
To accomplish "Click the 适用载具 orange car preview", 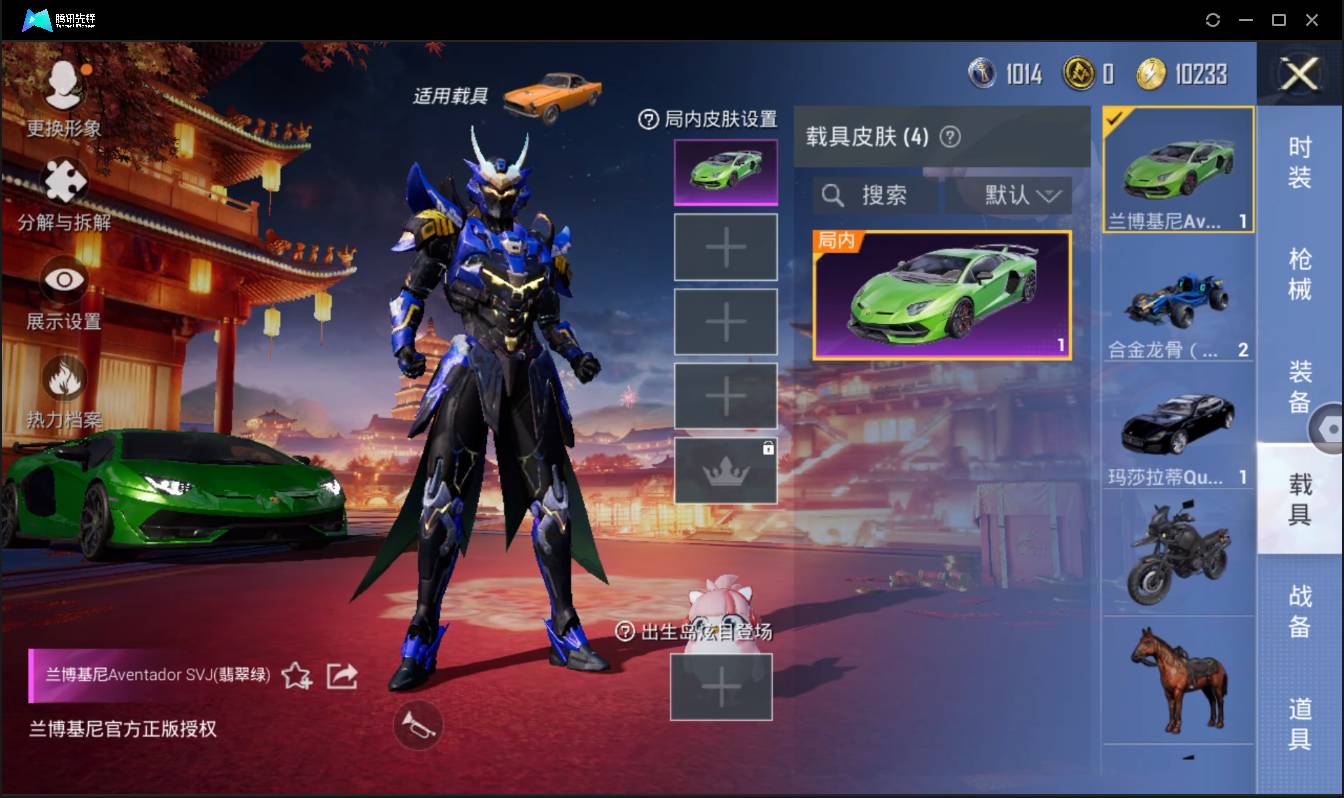I will [555, 93].
